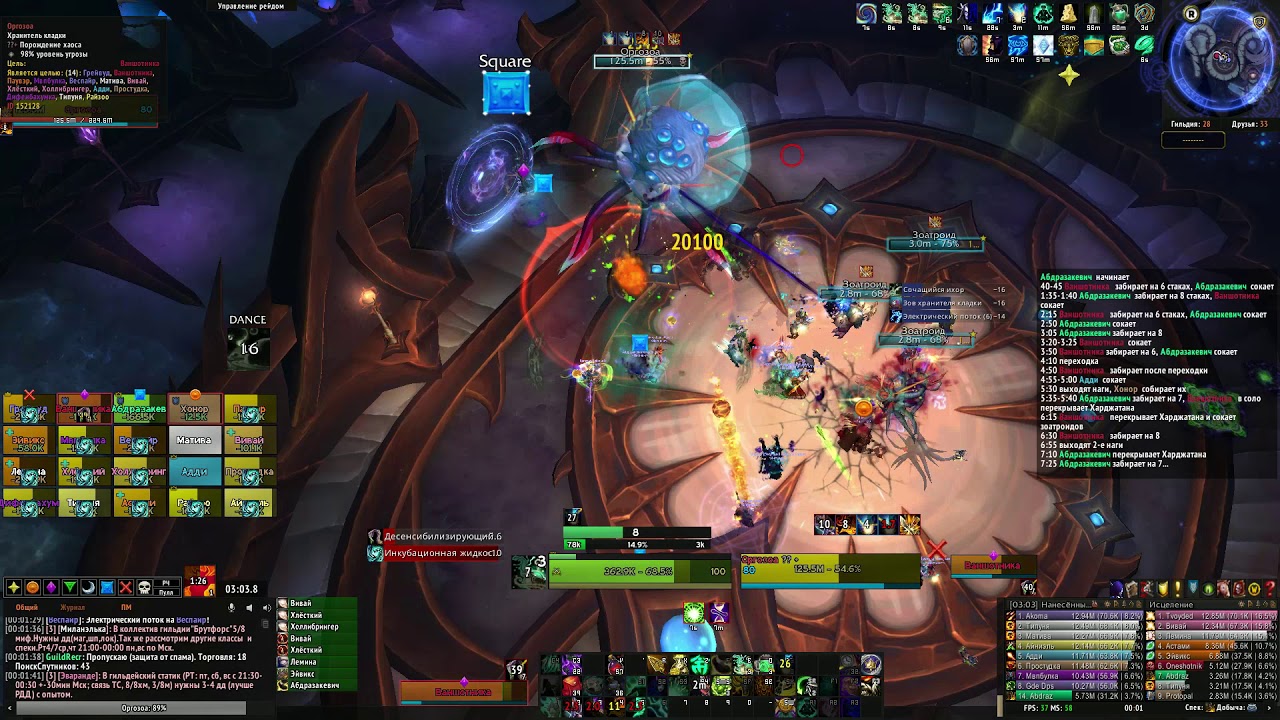Click the cheese wedge buff icon
Viewport: 1280px width, 720px height.
pyautogui.click(x=1069, y=14)
